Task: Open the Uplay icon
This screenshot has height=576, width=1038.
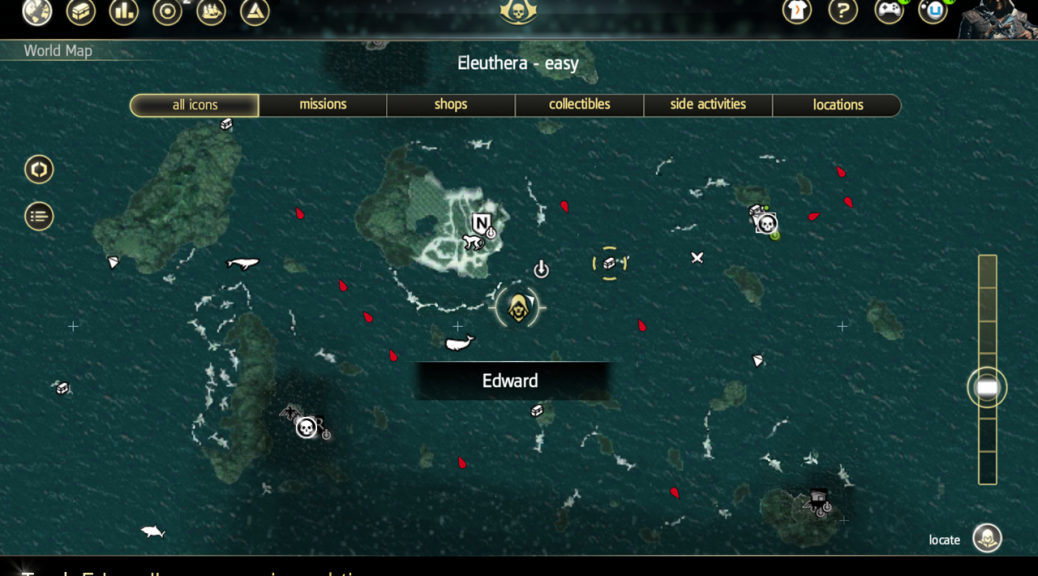Action: (933, 11)
